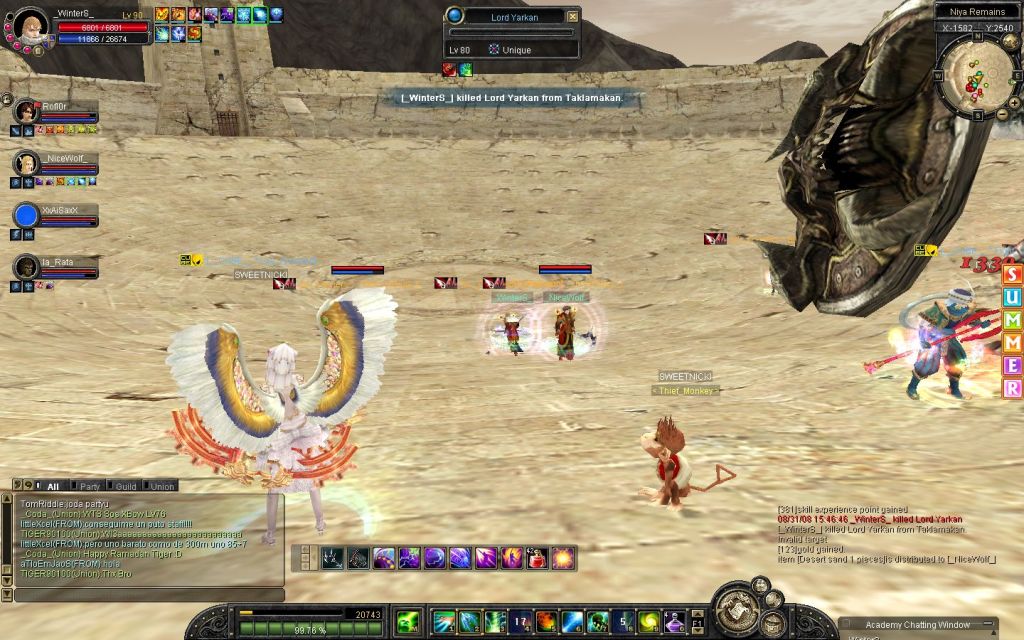The width and height of the screenshot is (1024, 640).
Task: Click the _WinterS_ player portrait
Action: [x=30, y=27]
